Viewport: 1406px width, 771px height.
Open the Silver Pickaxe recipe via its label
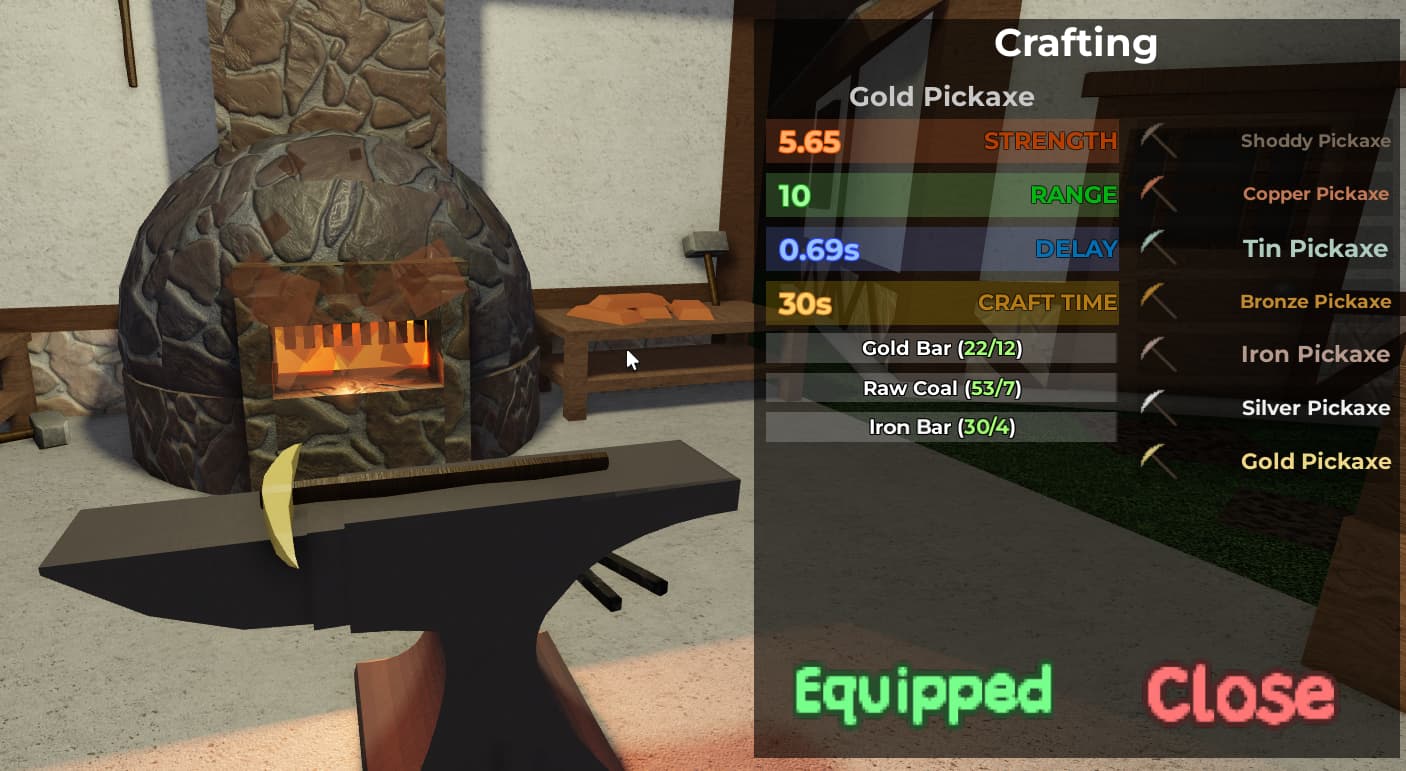pos(1315,408)
